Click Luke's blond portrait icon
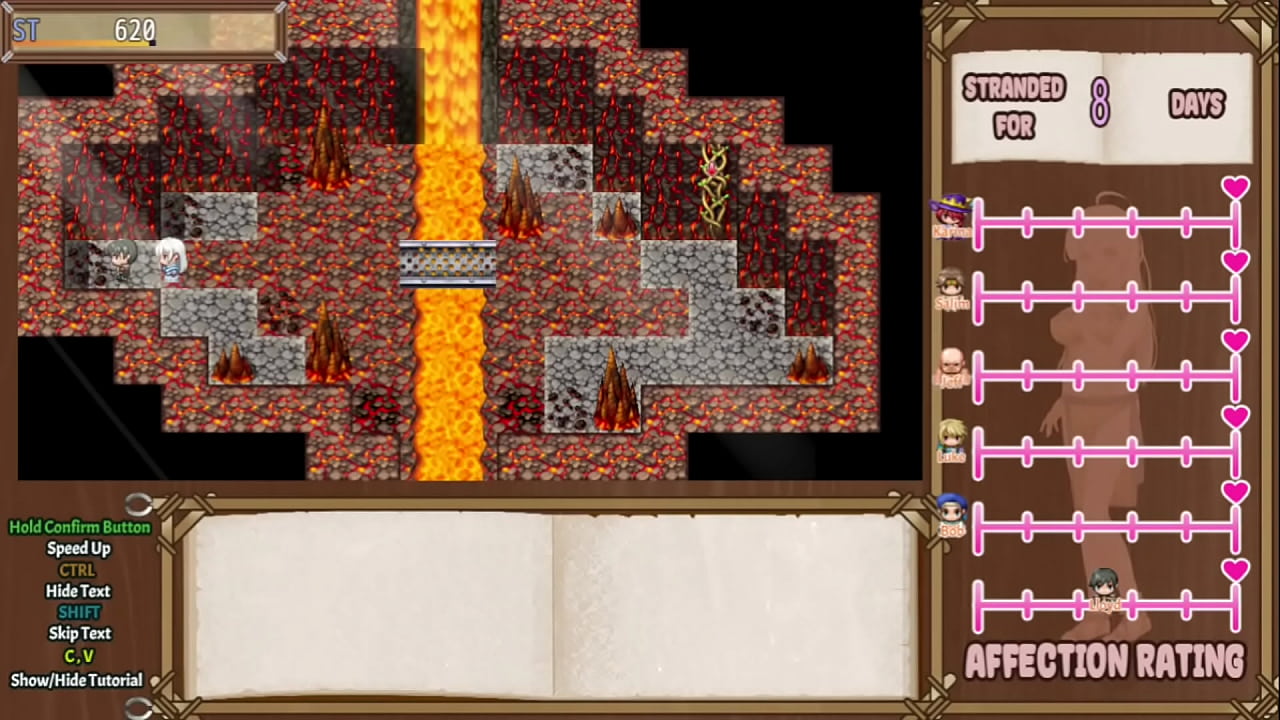 click(x=951, y=440)
